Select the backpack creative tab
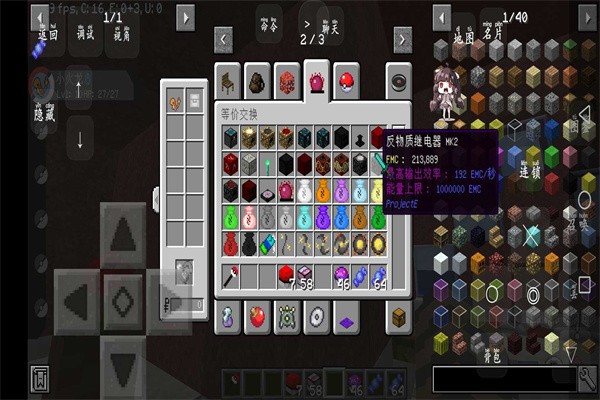 257,80
